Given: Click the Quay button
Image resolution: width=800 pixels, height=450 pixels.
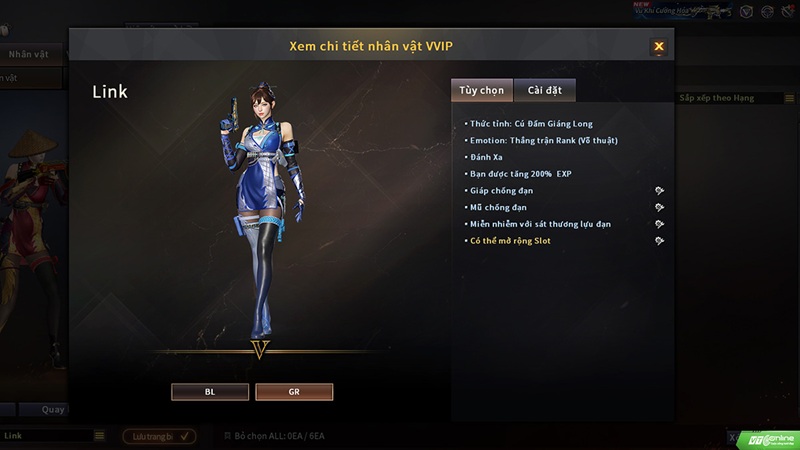Looking at the screenshot, I should (x=53, y=409).
